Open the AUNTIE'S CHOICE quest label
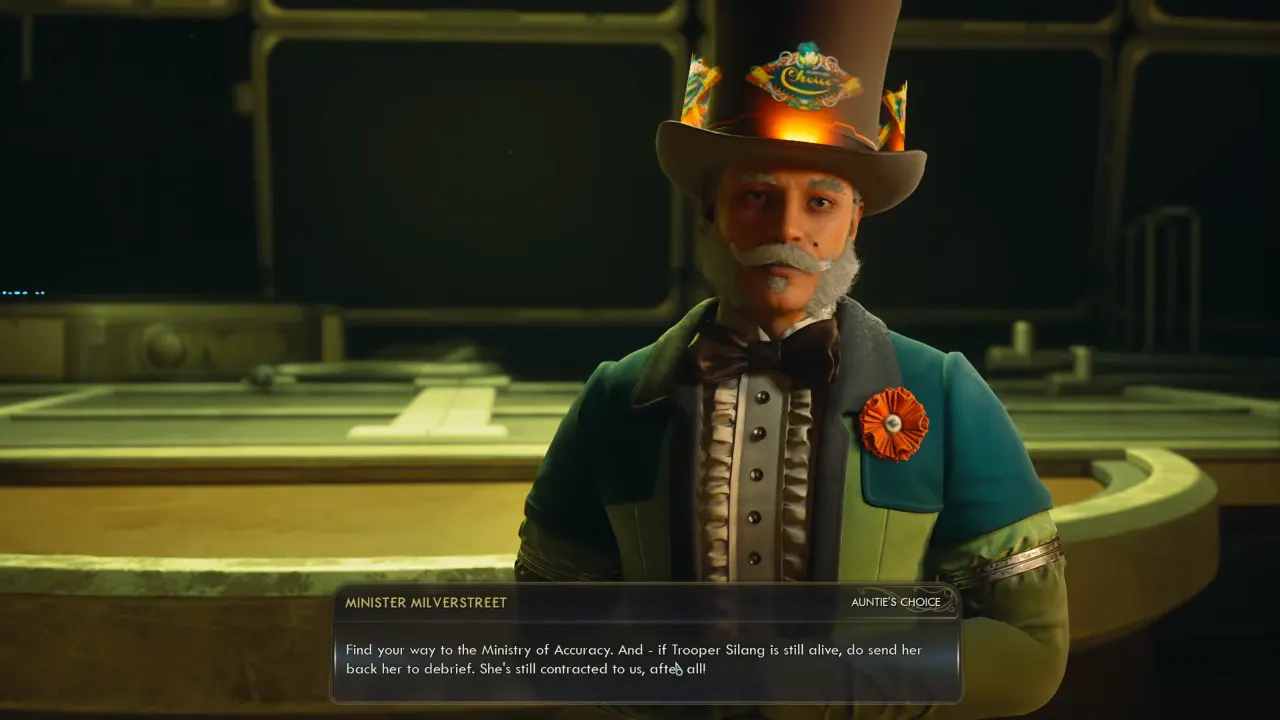 [896, 602]
